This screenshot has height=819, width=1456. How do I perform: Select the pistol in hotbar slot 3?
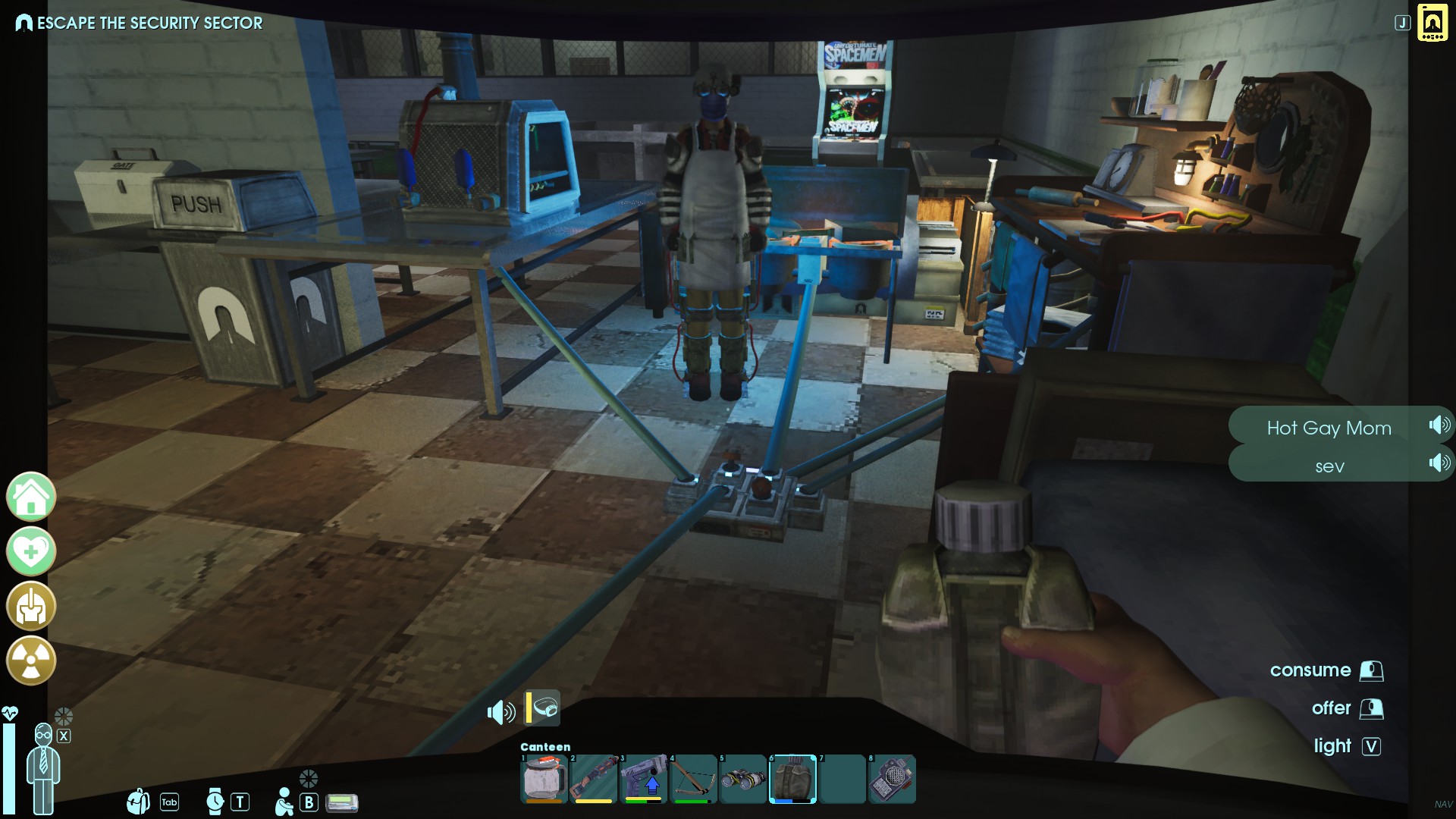[643, 779]
